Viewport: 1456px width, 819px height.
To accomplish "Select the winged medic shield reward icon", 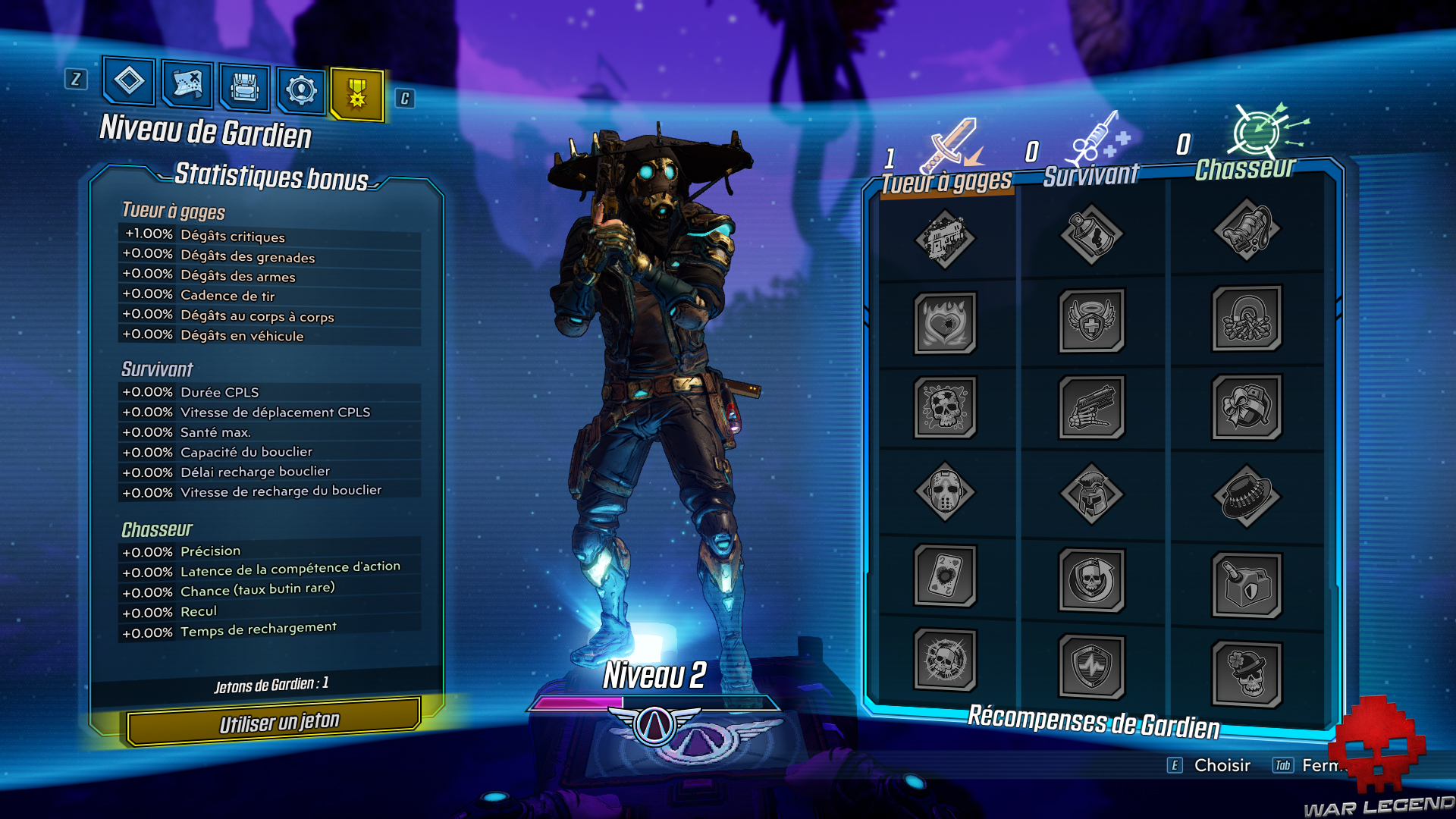I will (x=1092, y=322).
